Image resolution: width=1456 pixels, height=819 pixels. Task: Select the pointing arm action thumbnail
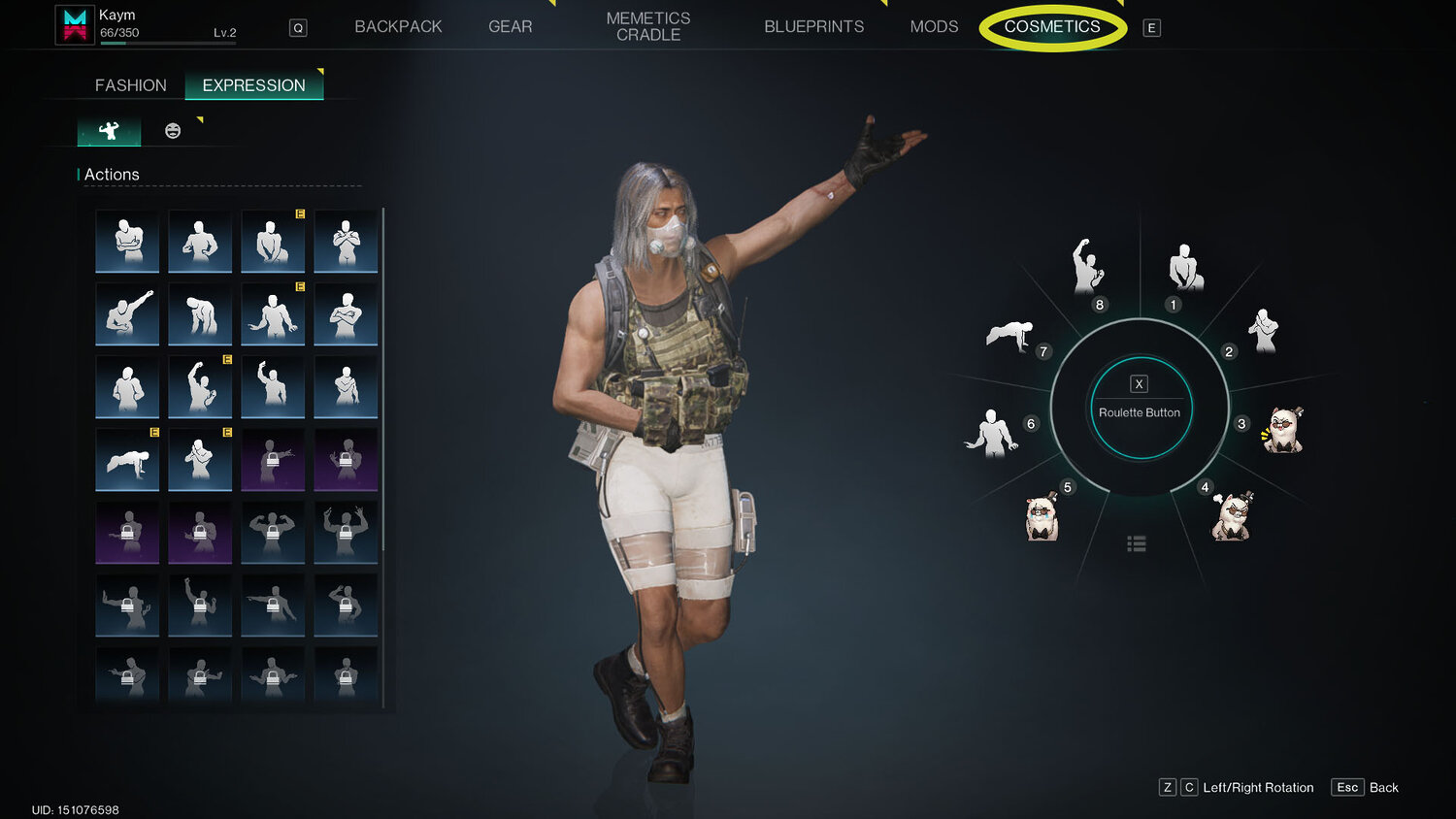coord(127,314)
